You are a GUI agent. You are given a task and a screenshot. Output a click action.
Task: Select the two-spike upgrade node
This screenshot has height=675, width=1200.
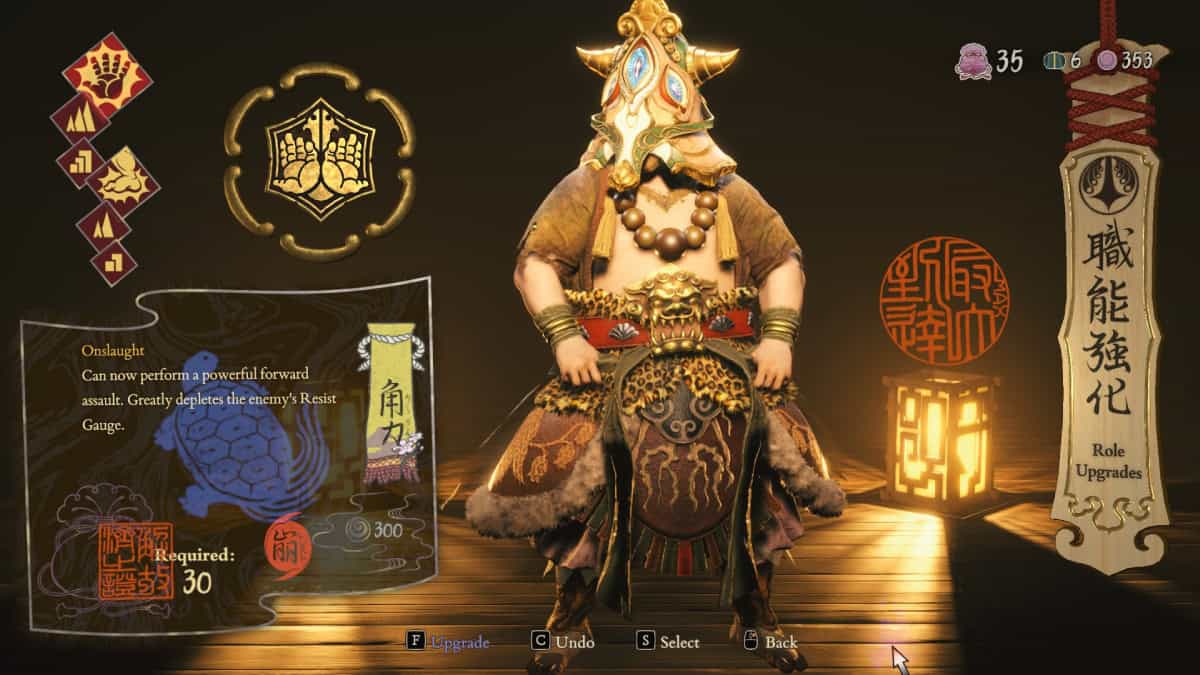coord(103,226)
